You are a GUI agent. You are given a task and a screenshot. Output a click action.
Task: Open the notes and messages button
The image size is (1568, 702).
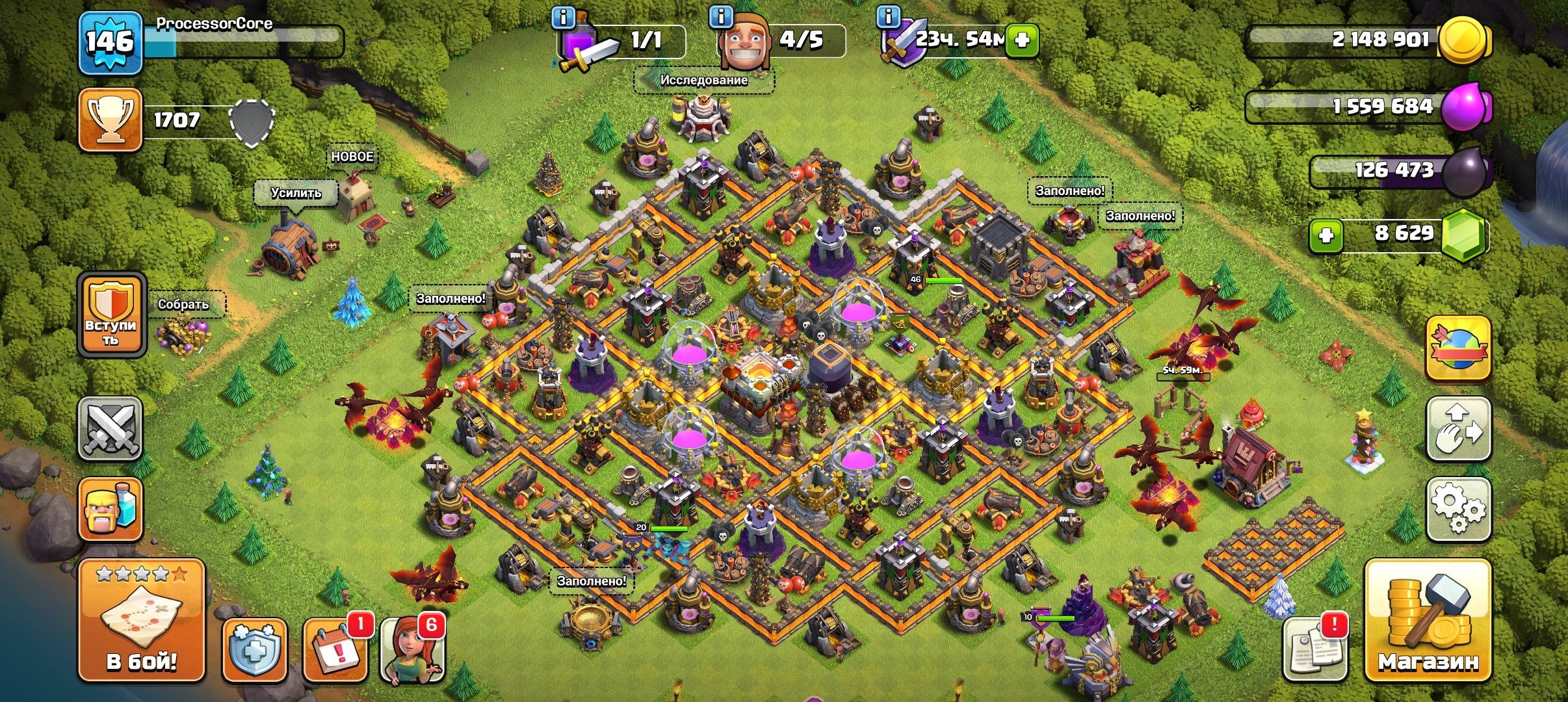[x=1315, y=649]
